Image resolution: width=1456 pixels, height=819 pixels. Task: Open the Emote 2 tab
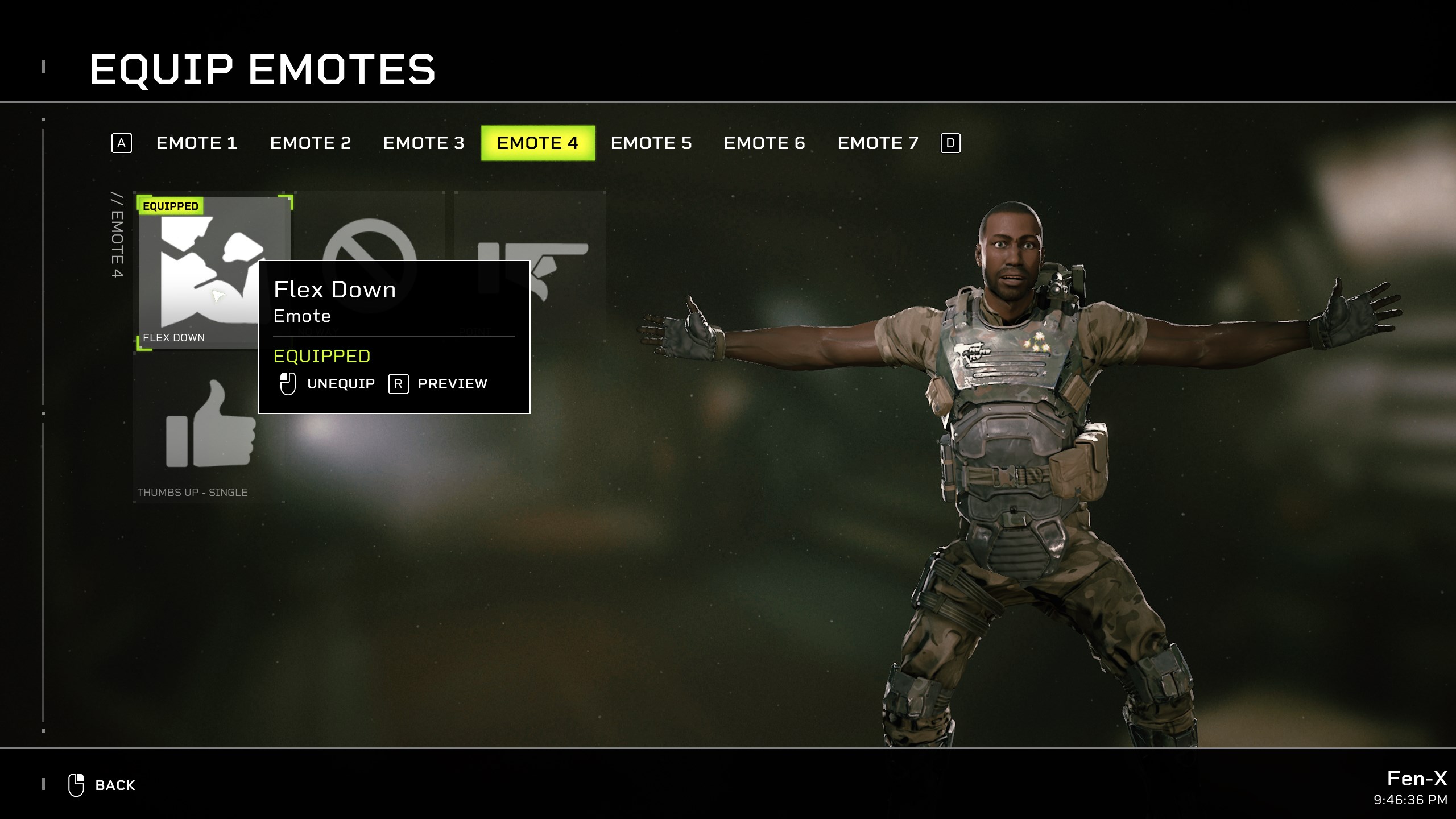tap(310, 143)
